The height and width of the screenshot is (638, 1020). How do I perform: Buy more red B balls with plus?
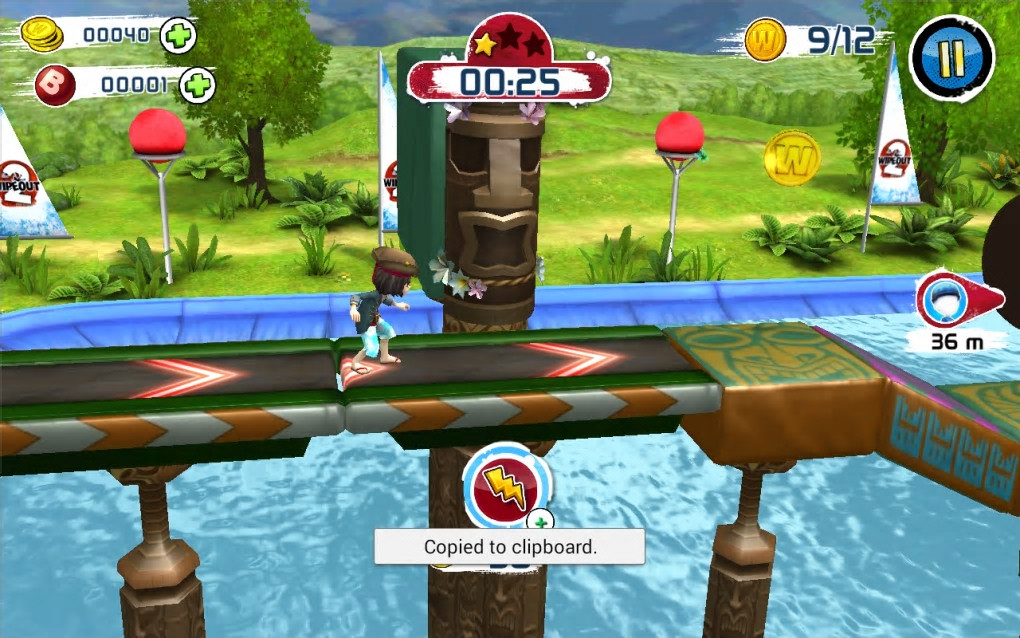(197, 86)
